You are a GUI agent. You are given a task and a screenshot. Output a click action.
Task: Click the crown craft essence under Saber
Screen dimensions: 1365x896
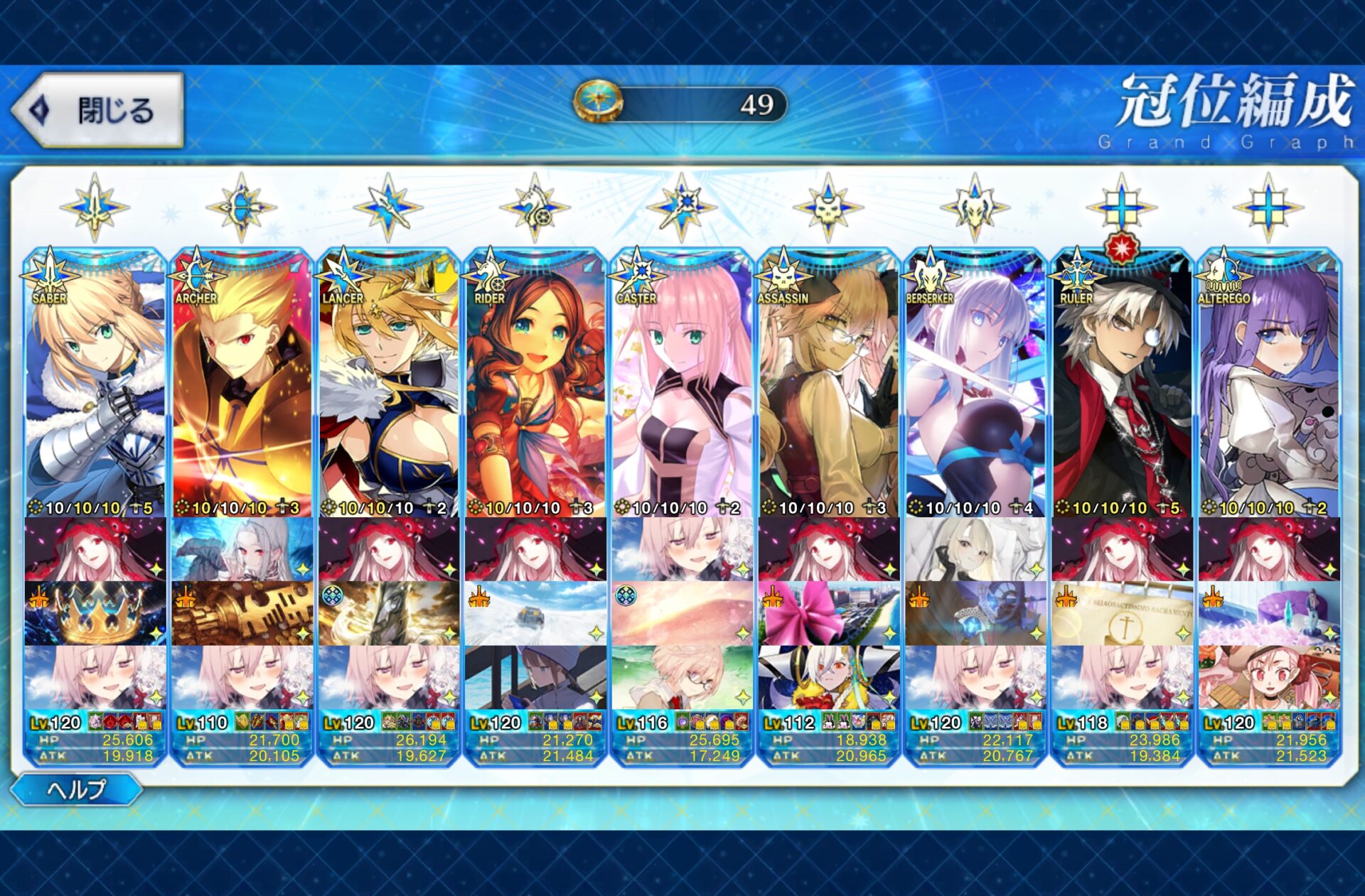95,613
